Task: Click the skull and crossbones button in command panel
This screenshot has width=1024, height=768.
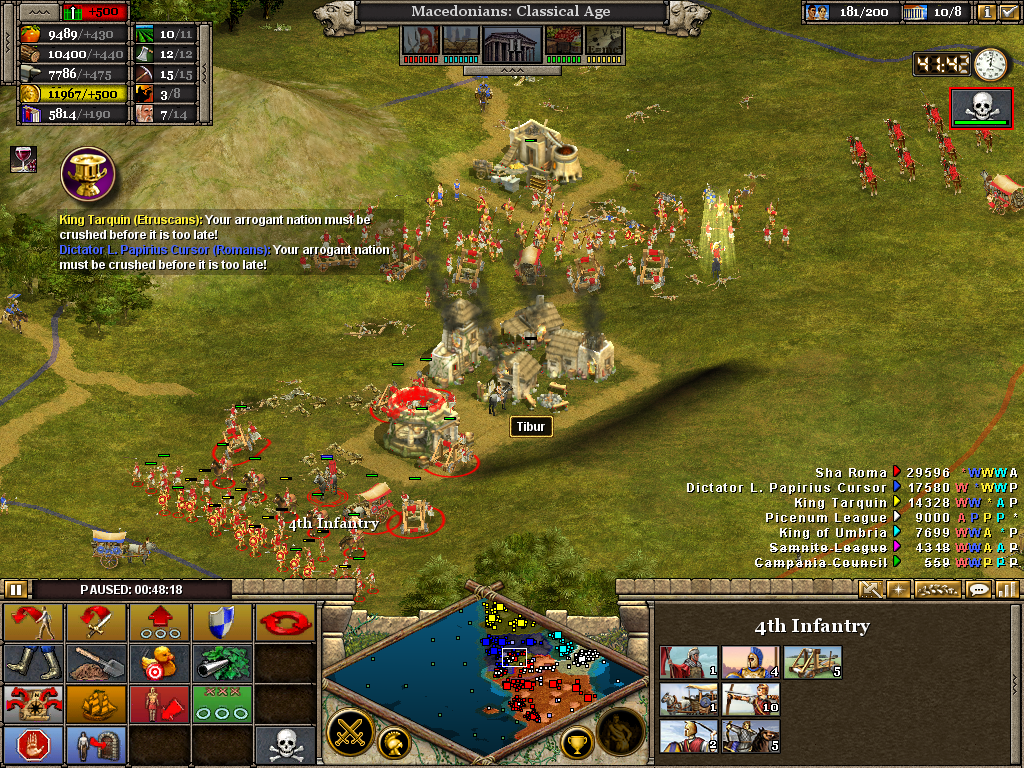Action: click(284, 745)
